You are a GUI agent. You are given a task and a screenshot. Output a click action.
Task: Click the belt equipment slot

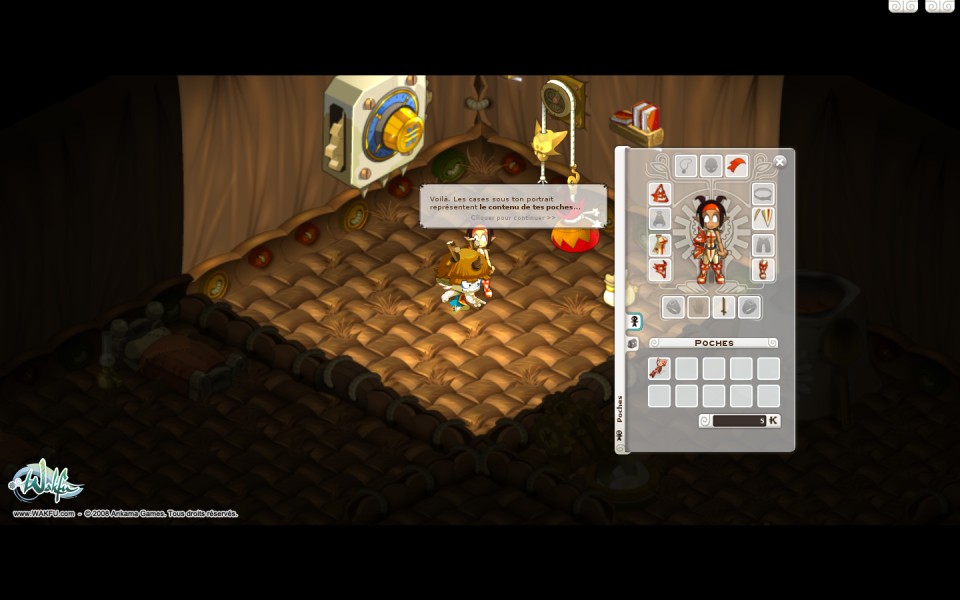pyautogui.click(x=763, y=193)
